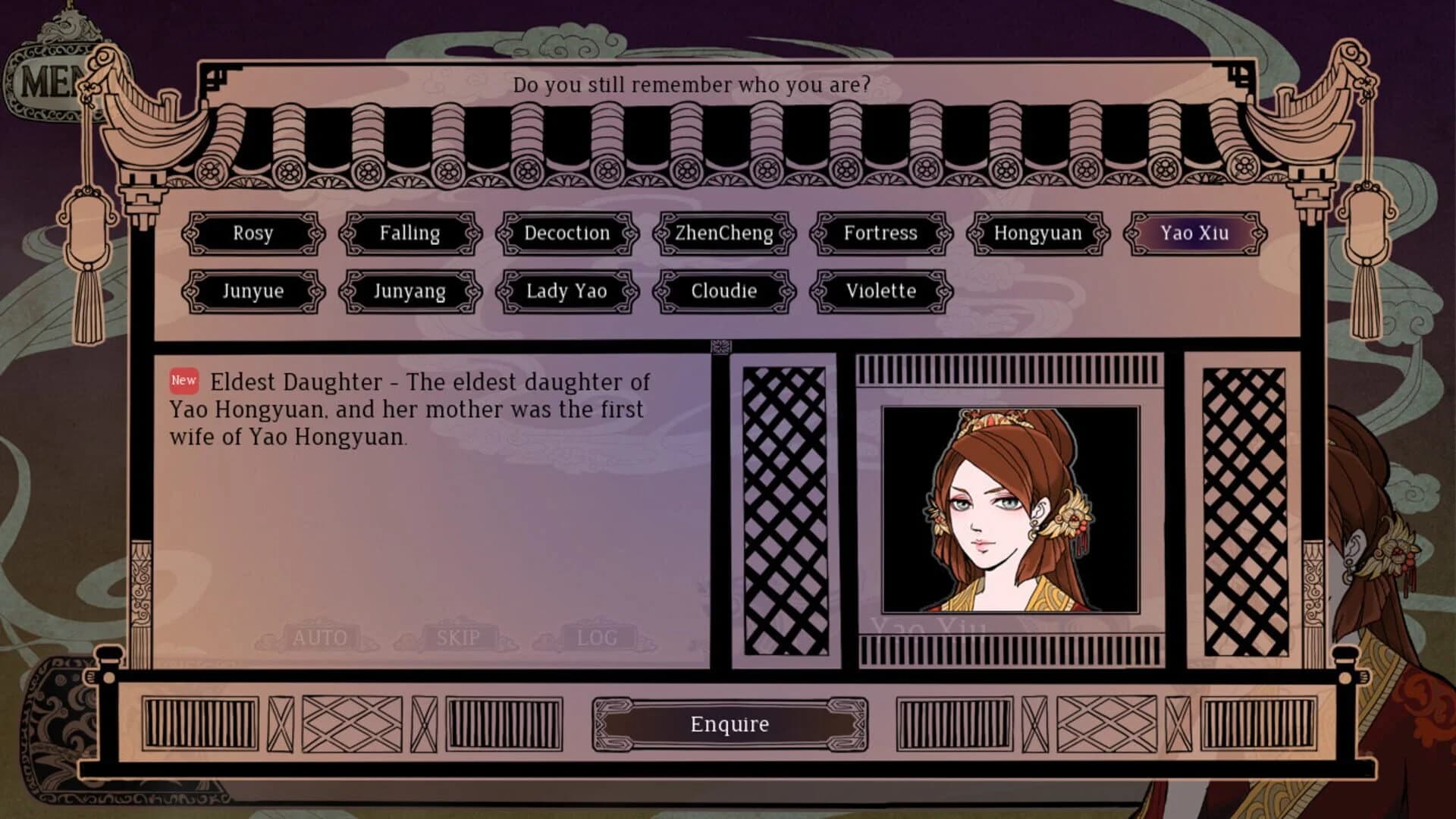Select the Cloudie keyword
This screenshot has height=819, width=1456.
pyautogui.click(x=723, y=291)
